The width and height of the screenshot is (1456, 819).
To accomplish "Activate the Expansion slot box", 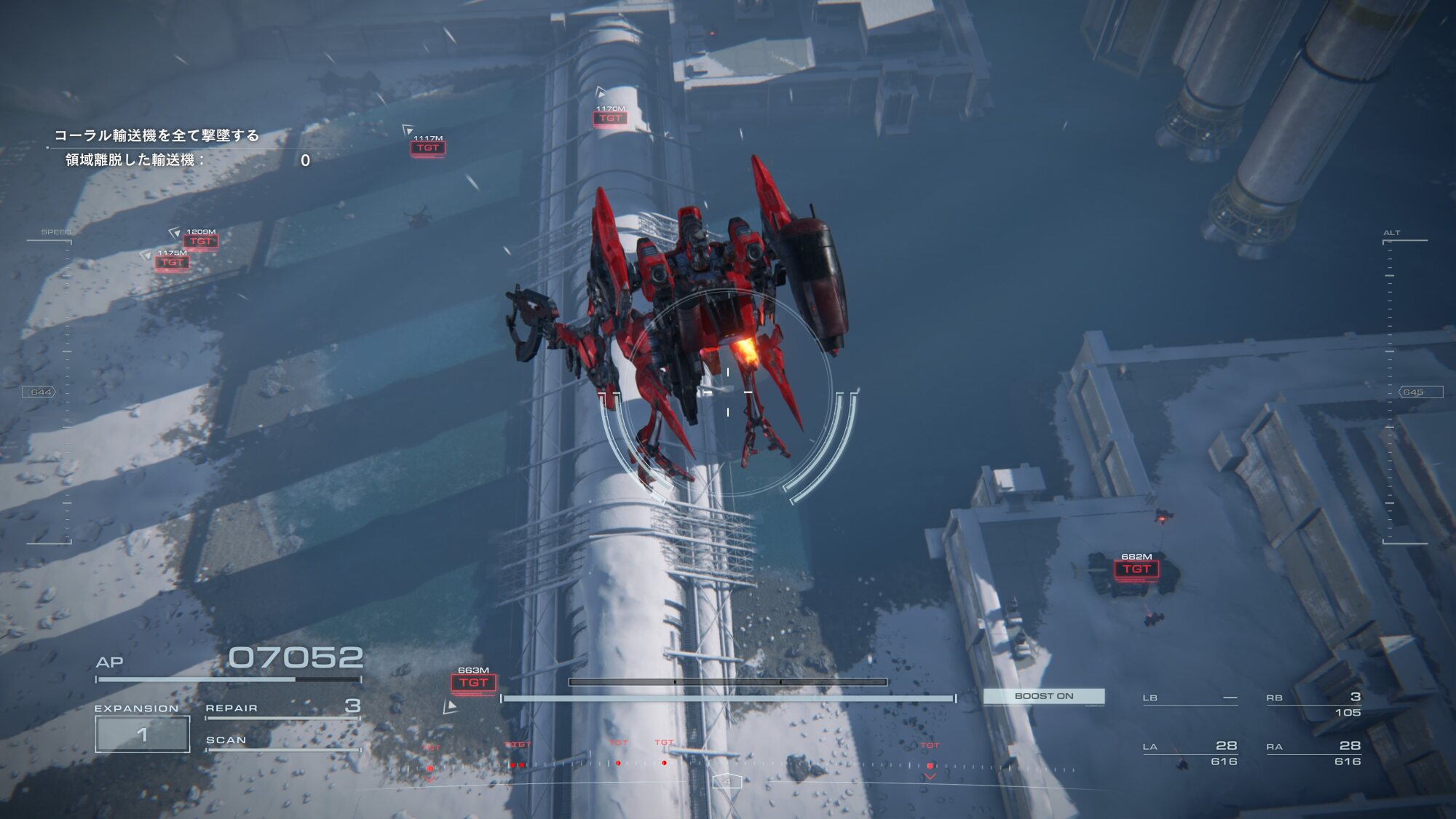I will (x=143, y=734).
